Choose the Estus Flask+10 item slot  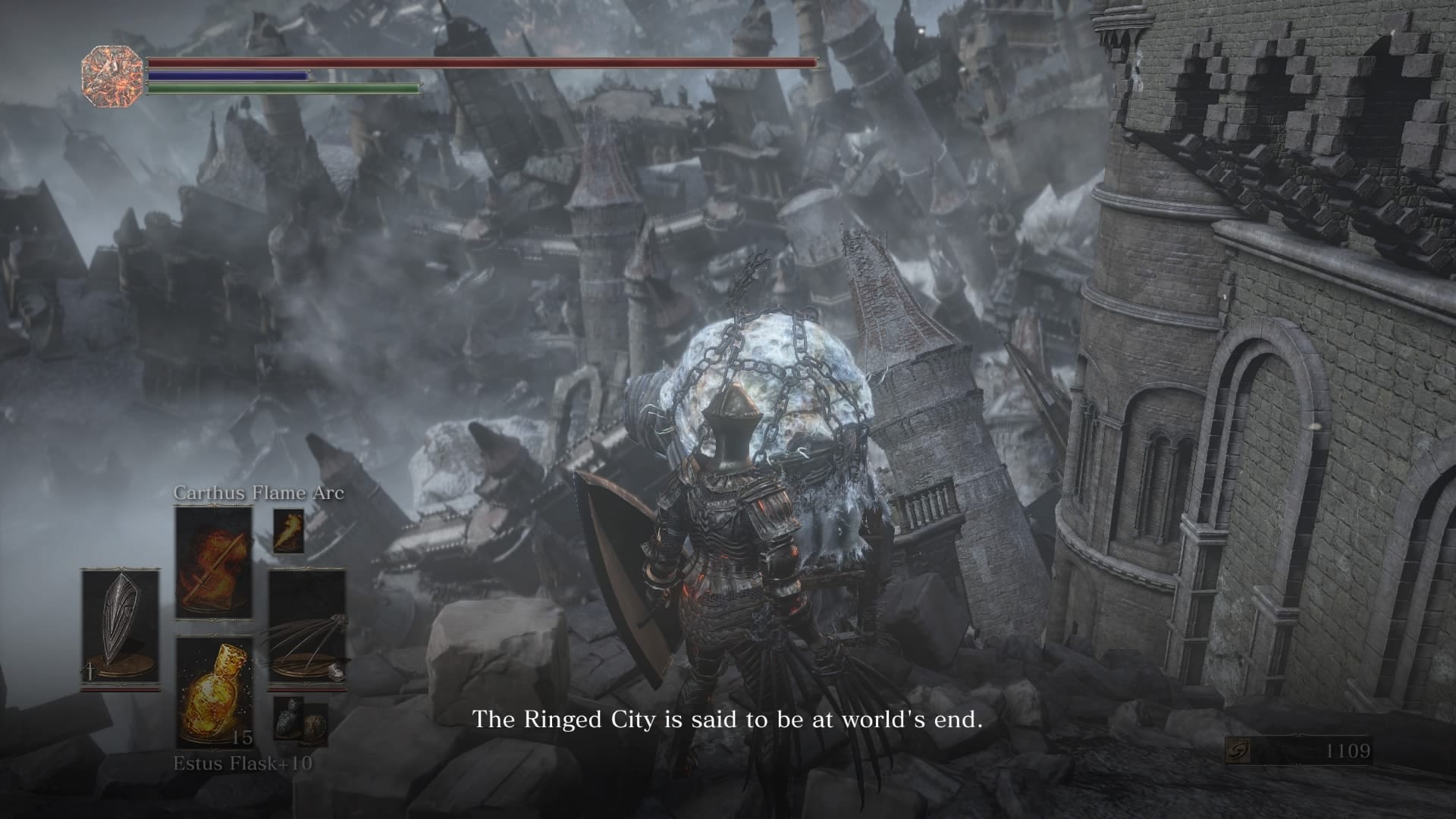pyautogui.click(x=214, y=692)
